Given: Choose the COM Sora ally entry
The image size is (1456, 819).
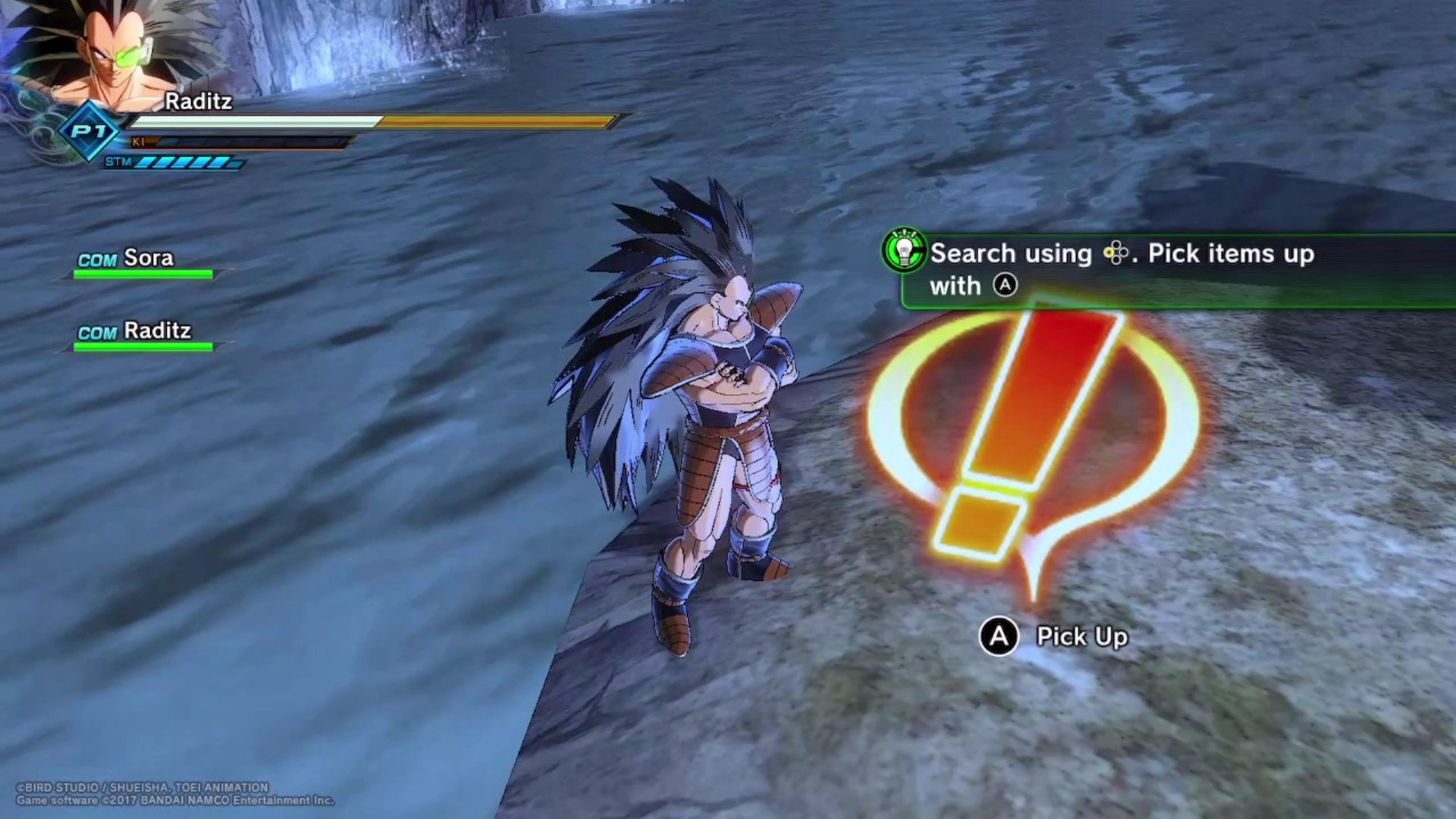Looking at the screenshot, I should tap(143, 262).
